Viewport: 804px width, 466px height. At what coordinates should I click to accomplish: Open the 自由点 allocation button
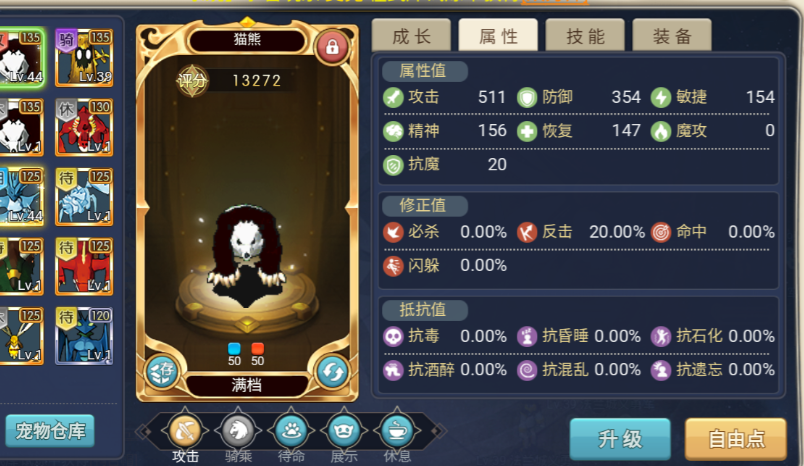(x=735, y=438)
